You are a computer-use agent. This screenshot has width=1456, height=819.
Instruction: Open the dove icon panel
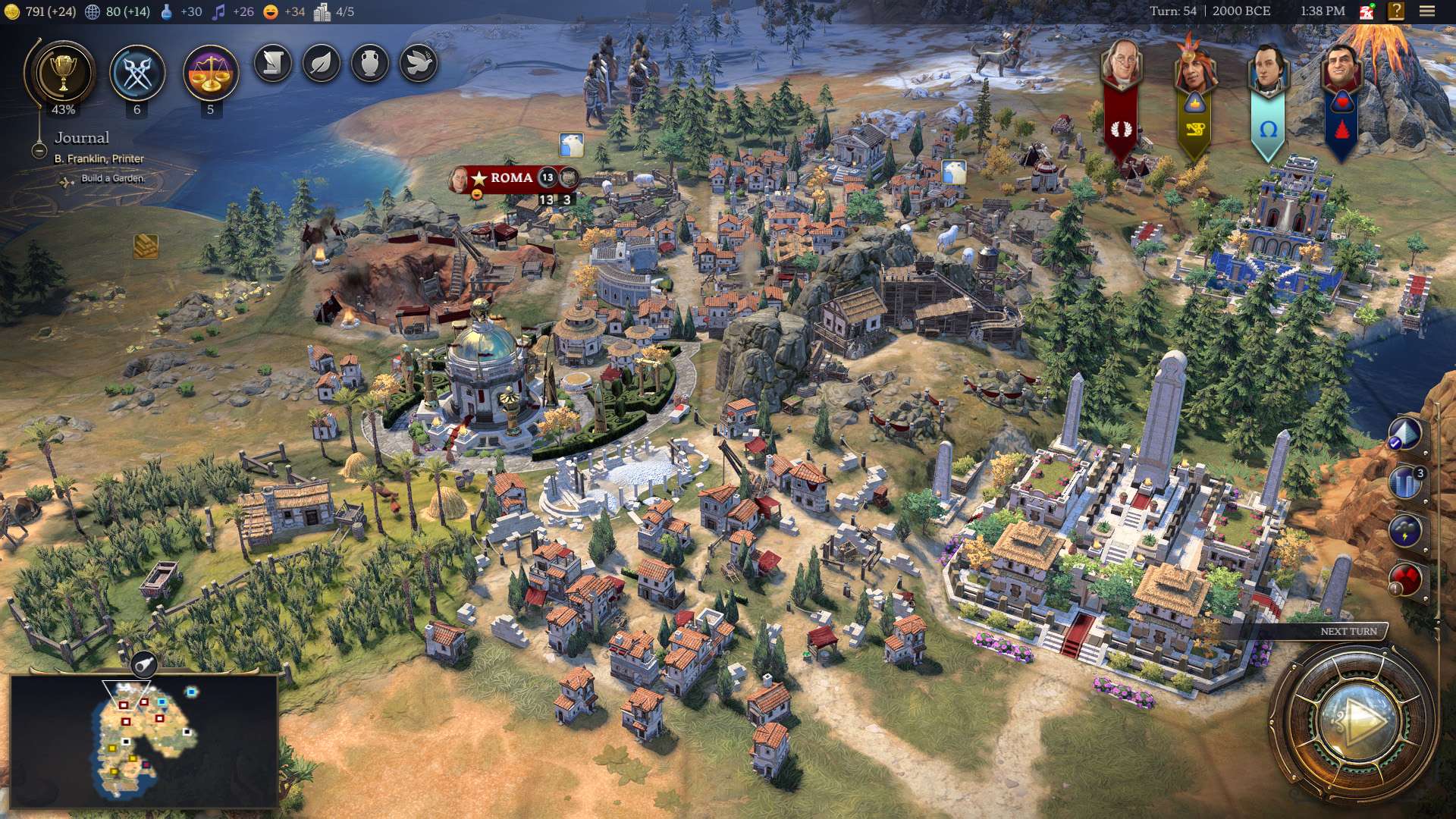pos(419,64)
